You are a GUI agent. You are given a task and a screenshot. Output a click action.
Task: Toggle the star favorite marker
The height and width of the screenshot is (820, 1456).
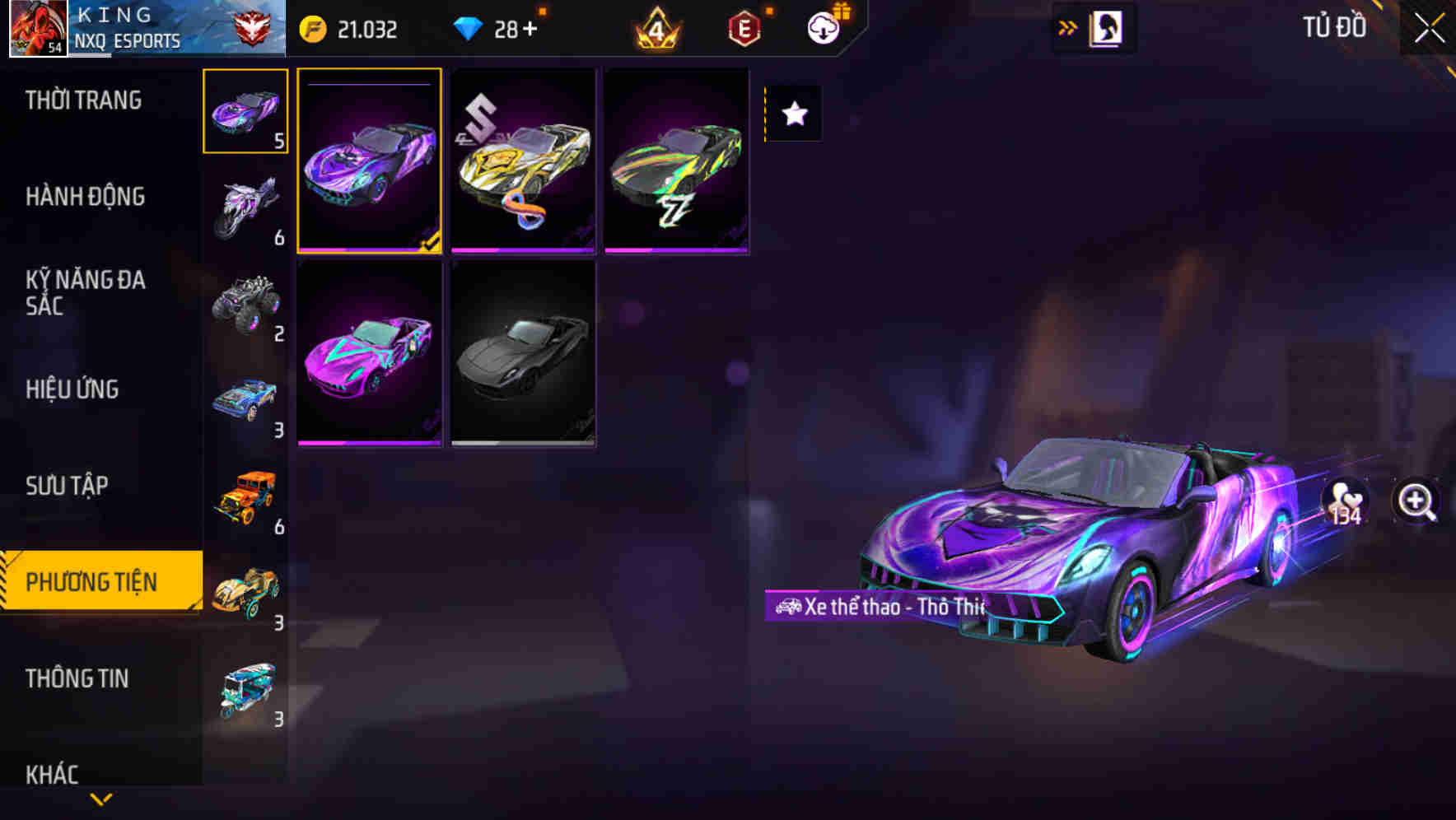pyautogui.click(x=793, y=114)
